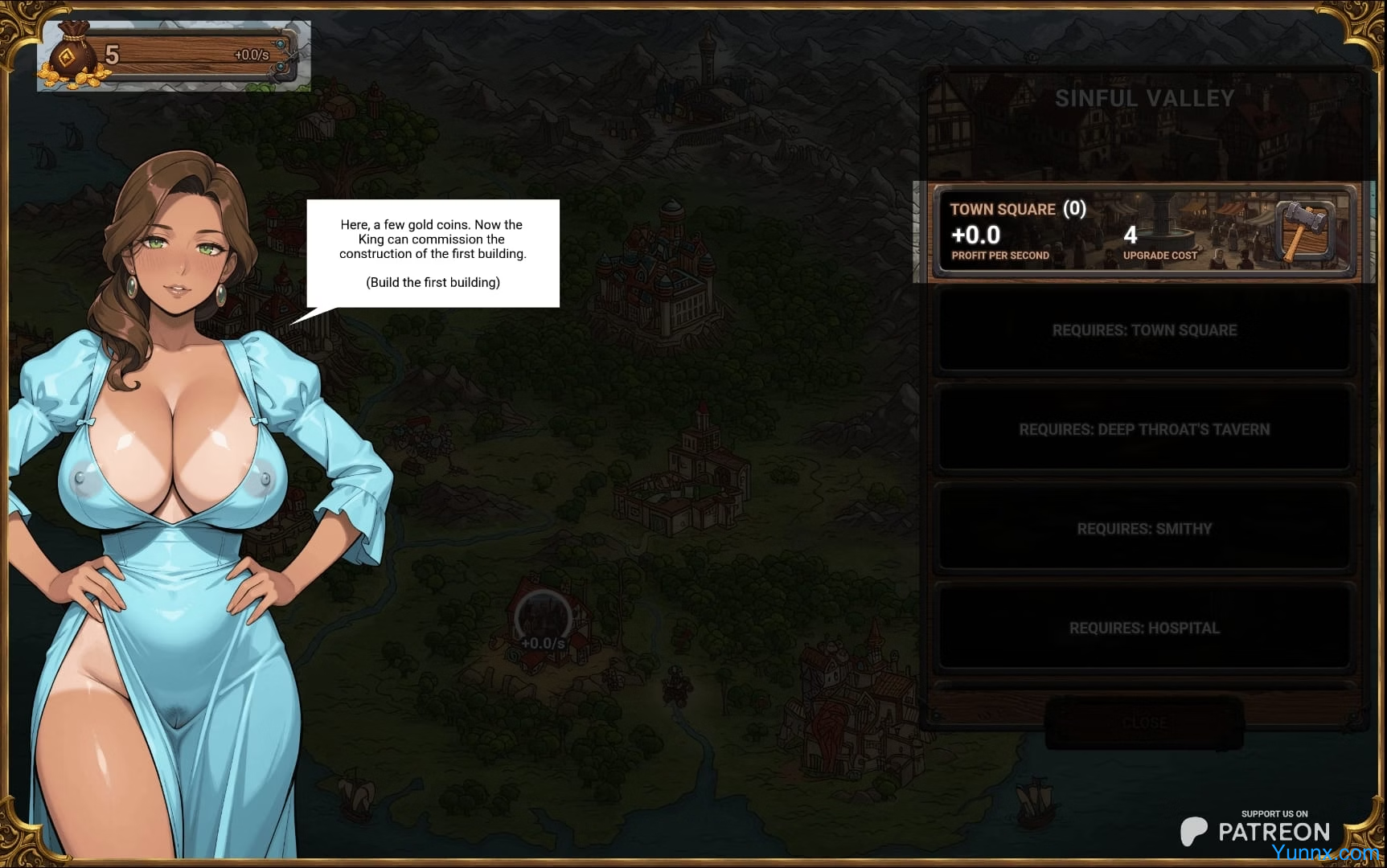Screen dimensions: 1387x868
Task: Select the locked Requires: Smithy row
Action: click(x=1144, y=529)
